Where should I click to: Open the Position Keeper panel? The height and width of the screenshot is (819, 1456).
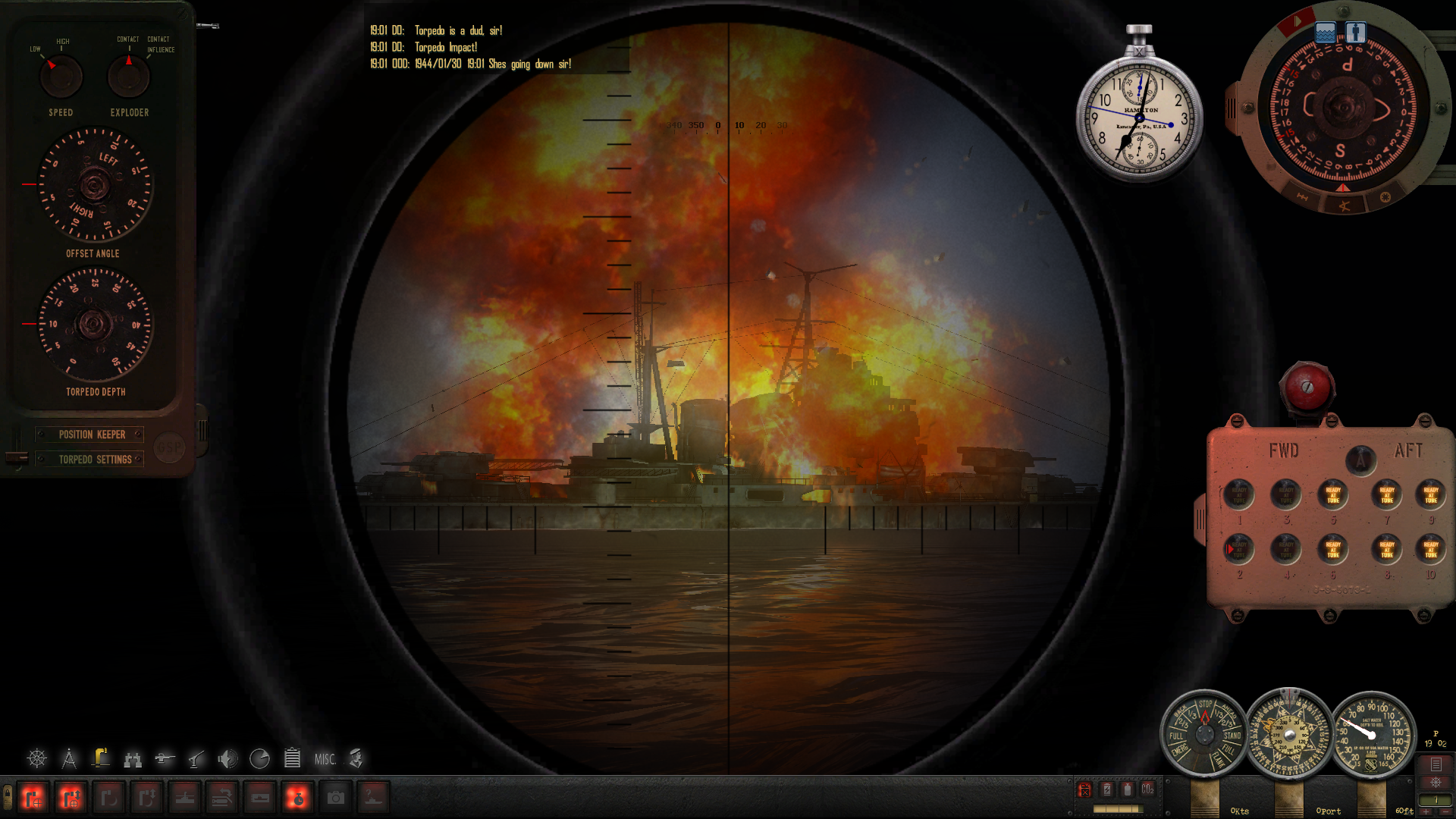[92, 435]
